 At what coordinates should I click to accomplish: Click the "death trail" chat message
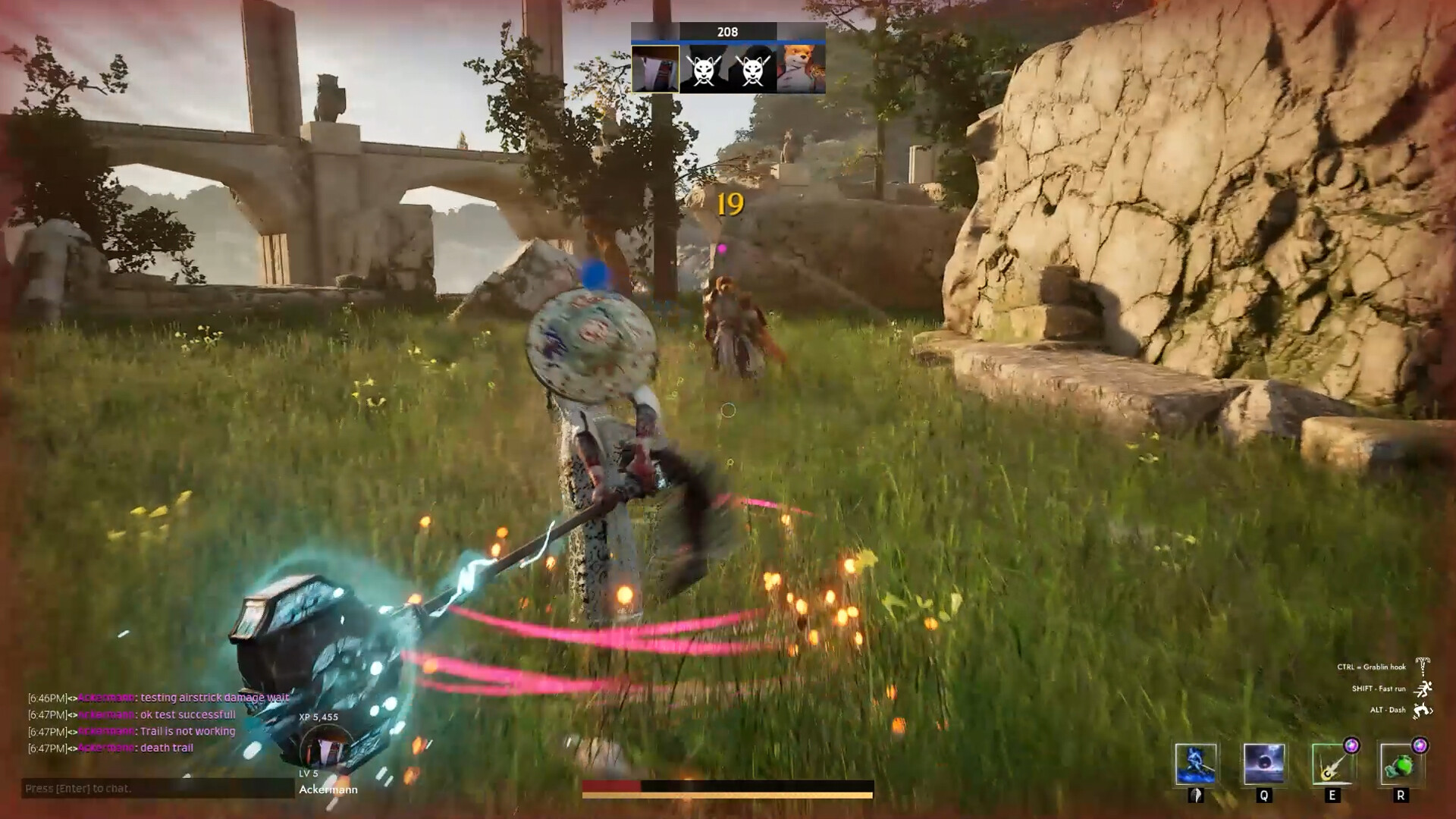[x=167, y=748]
